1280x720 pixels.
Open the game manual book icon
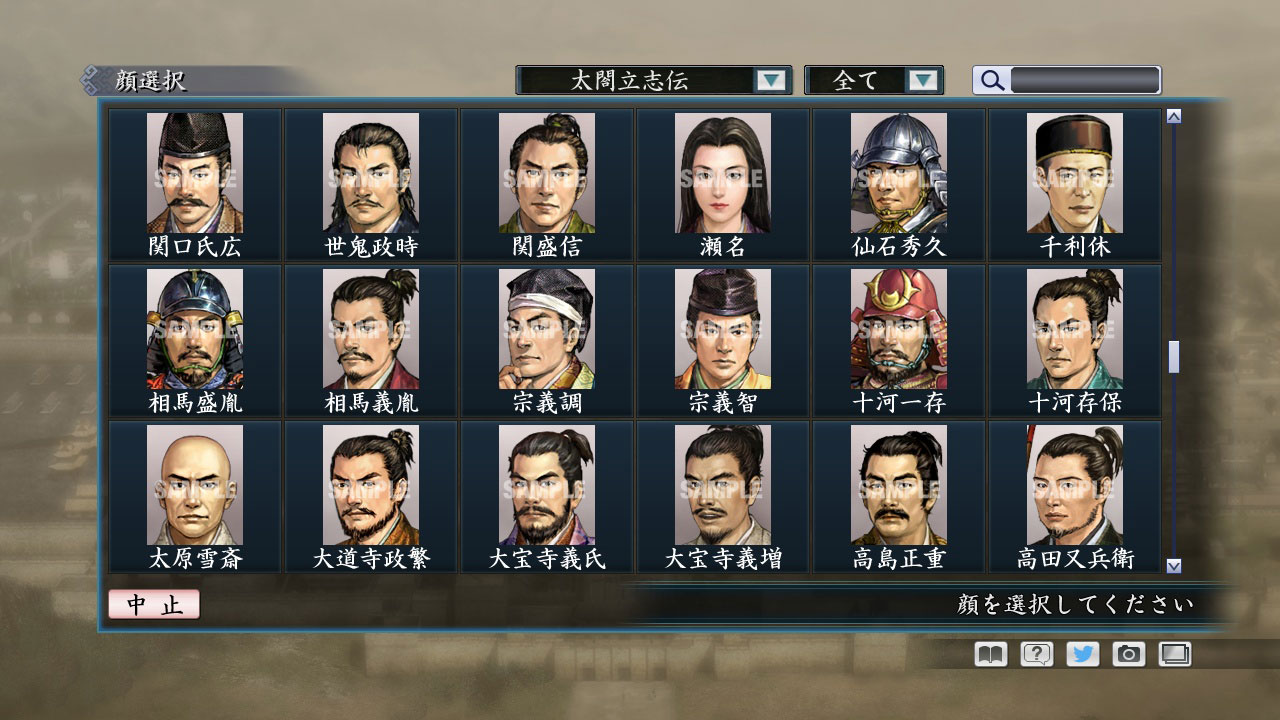[988, 654]
